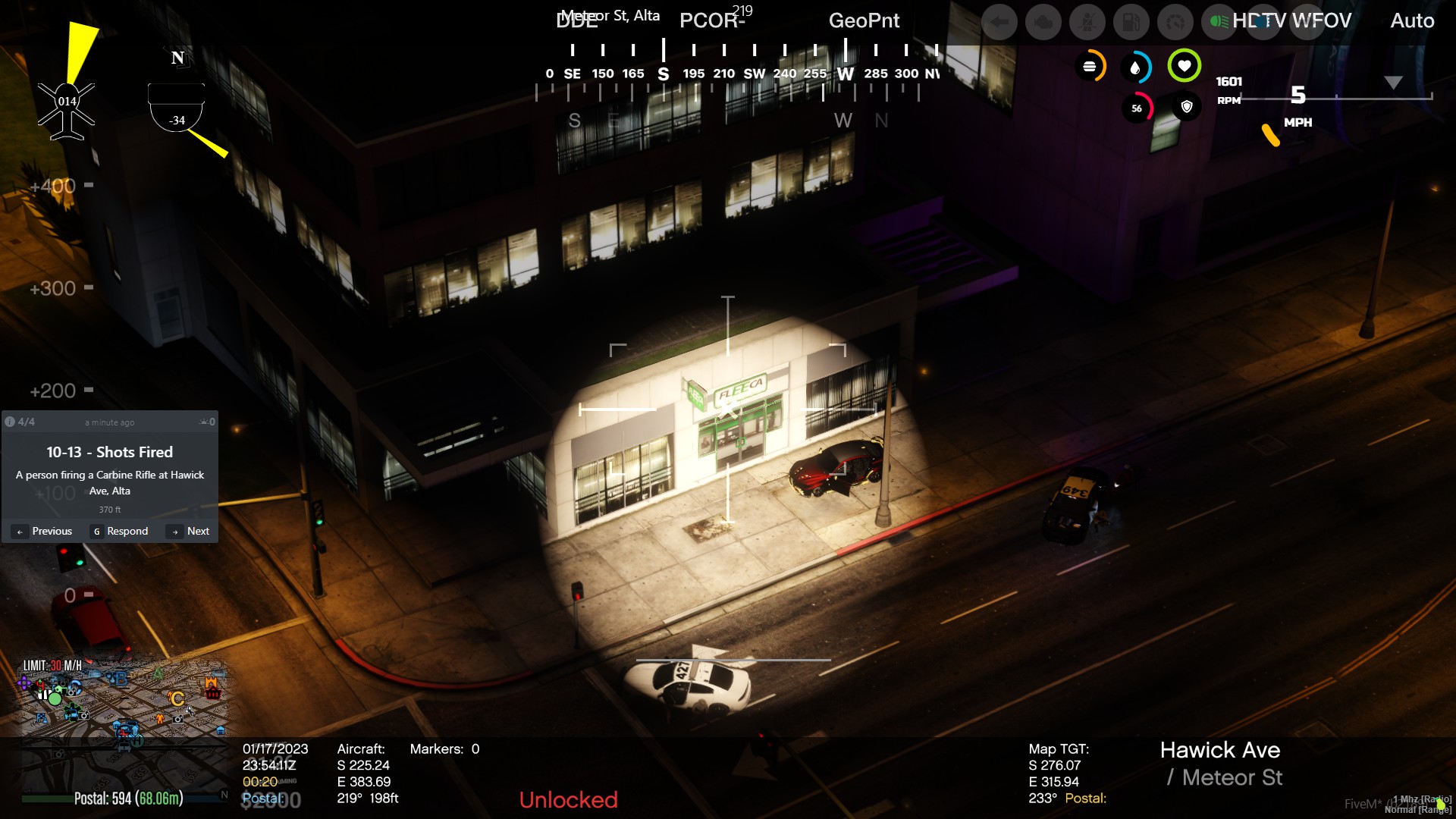Select the red basket store minimap marker

[x=212, y=692]
